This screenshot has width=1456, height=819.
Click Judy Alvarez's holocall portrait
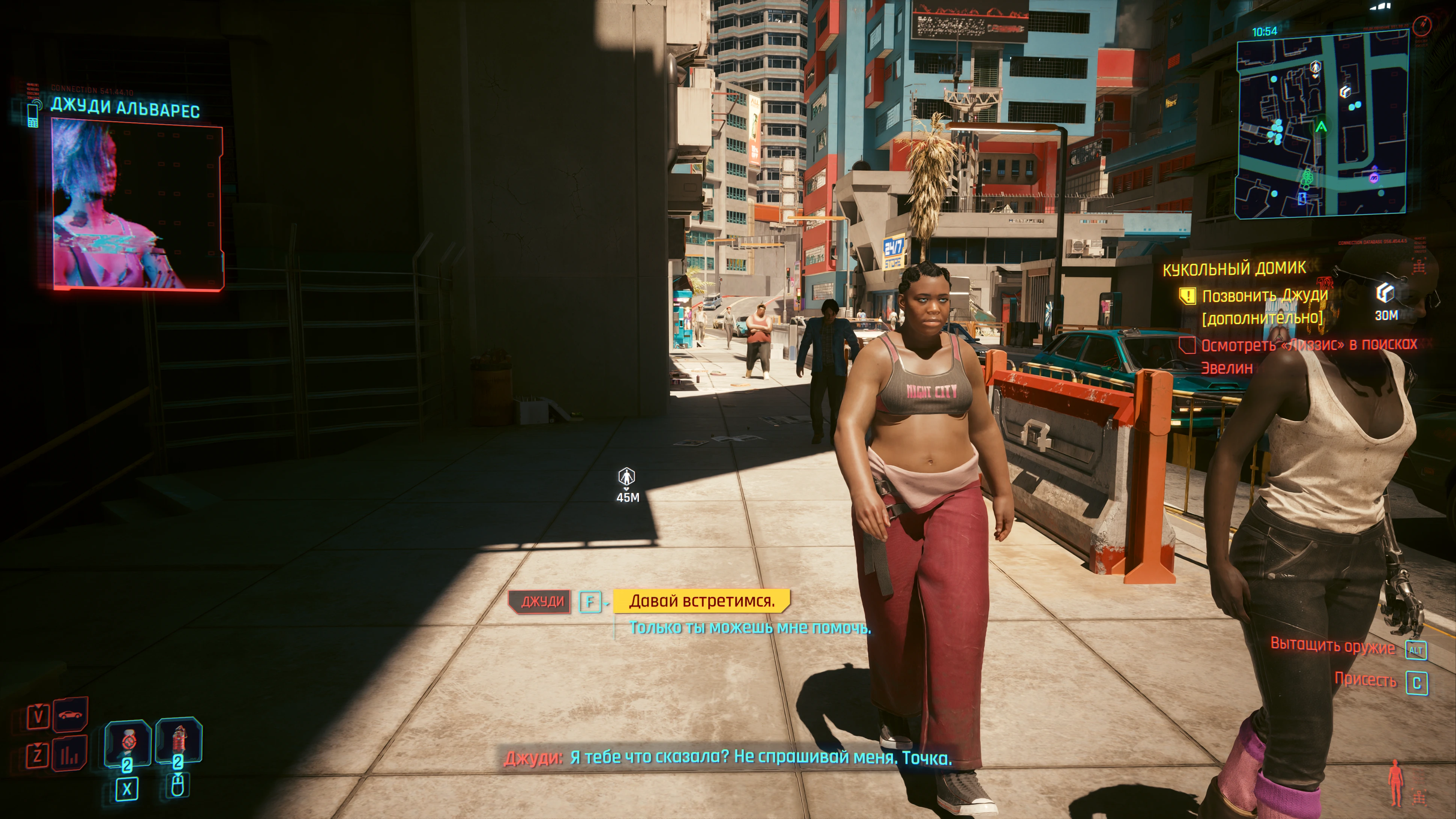click(x=137, y=206)
